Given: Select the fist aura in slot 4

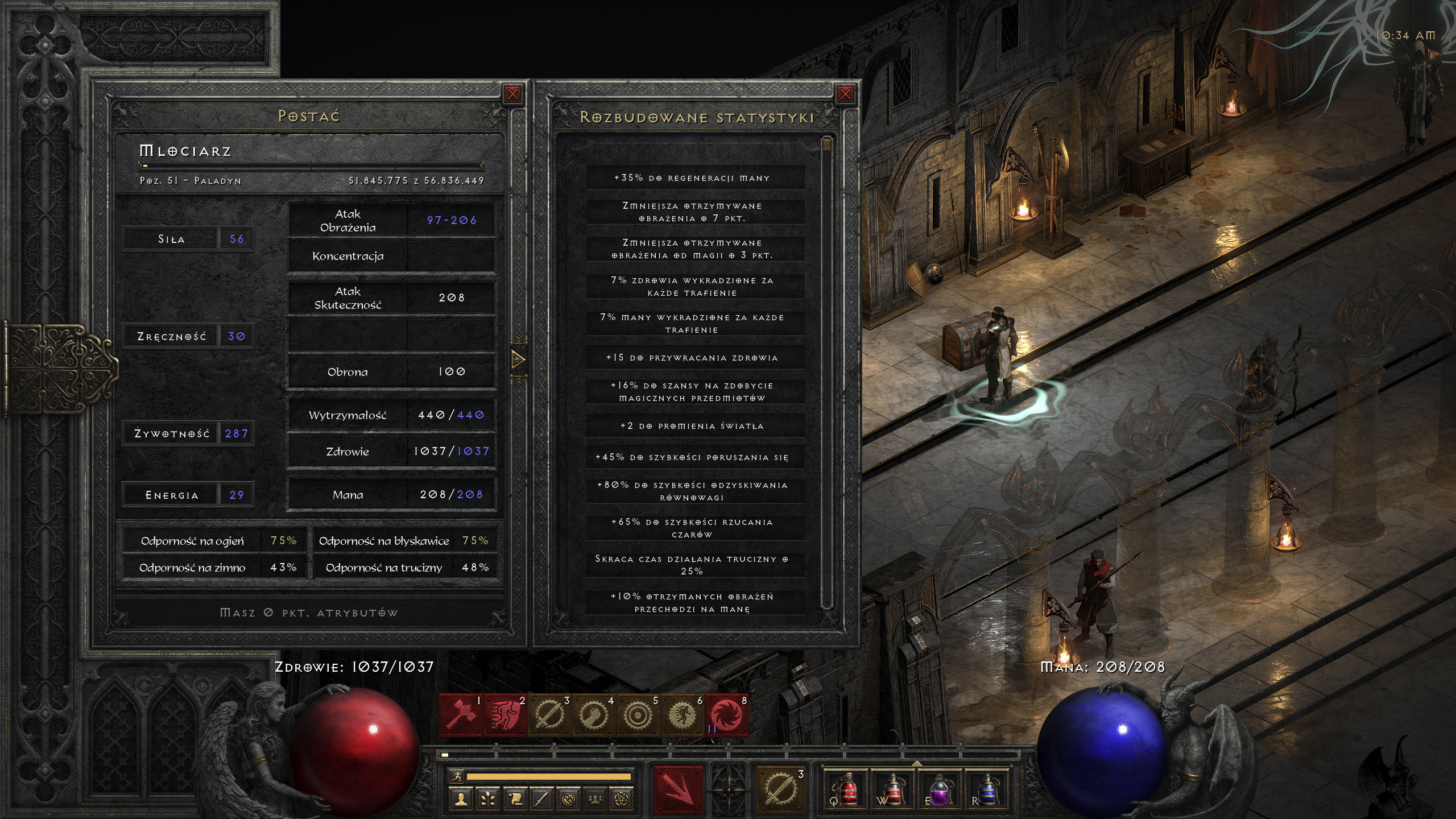Looking at the screenshot, I should (594, 715).
